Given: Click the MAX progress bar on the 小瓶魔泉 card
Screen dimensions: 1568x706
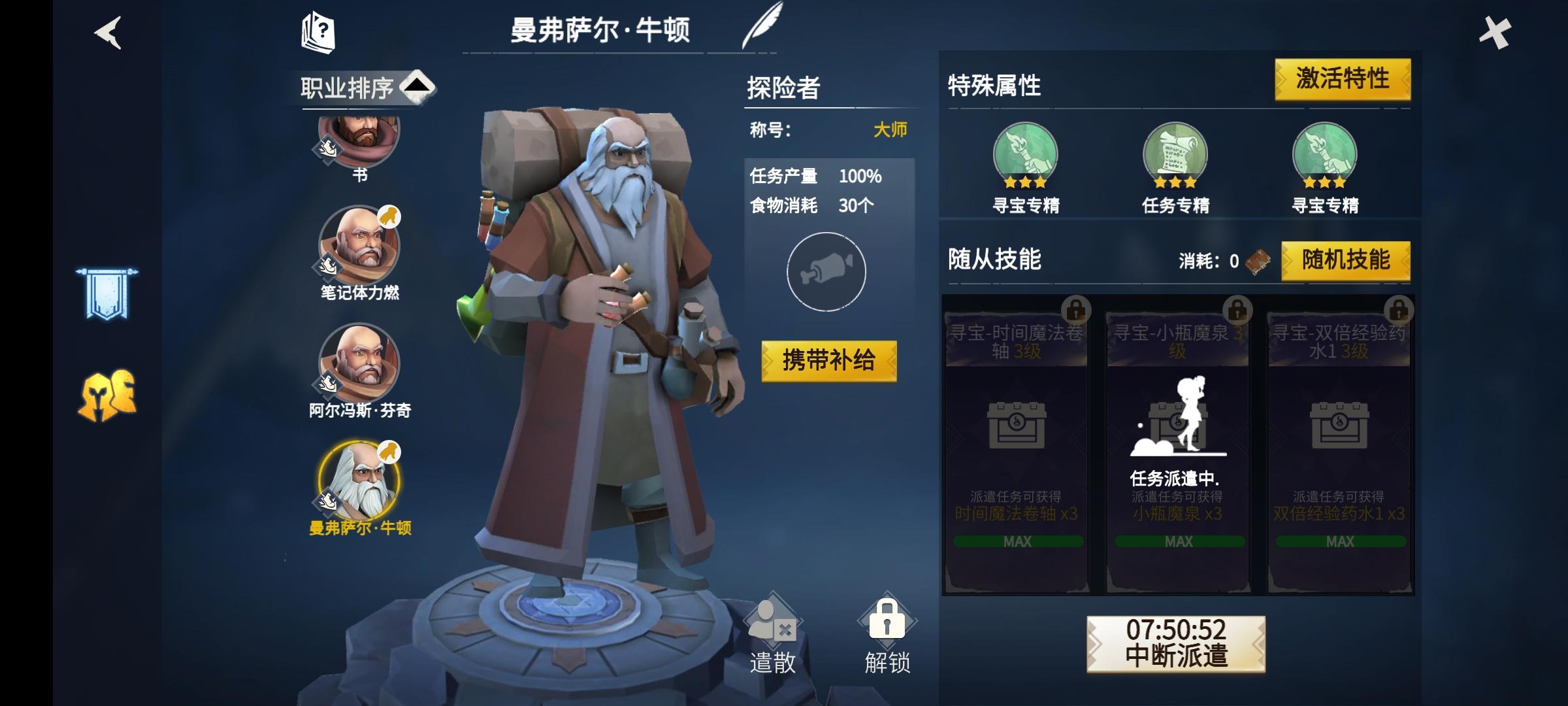Looking at the screenshot, I should [x=1179, y=541].
